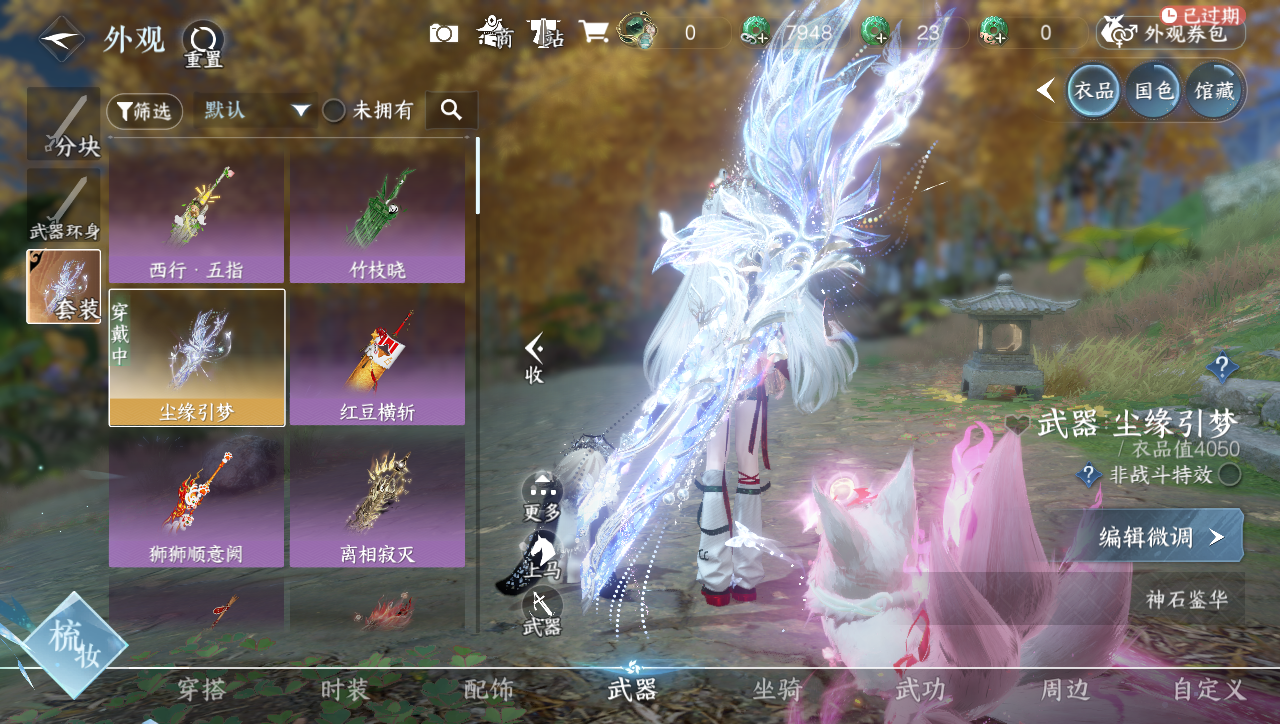1280x724 pixels.
Task: Open the 外观券包 voucher pack
Action: click(x=1171, y=33)
